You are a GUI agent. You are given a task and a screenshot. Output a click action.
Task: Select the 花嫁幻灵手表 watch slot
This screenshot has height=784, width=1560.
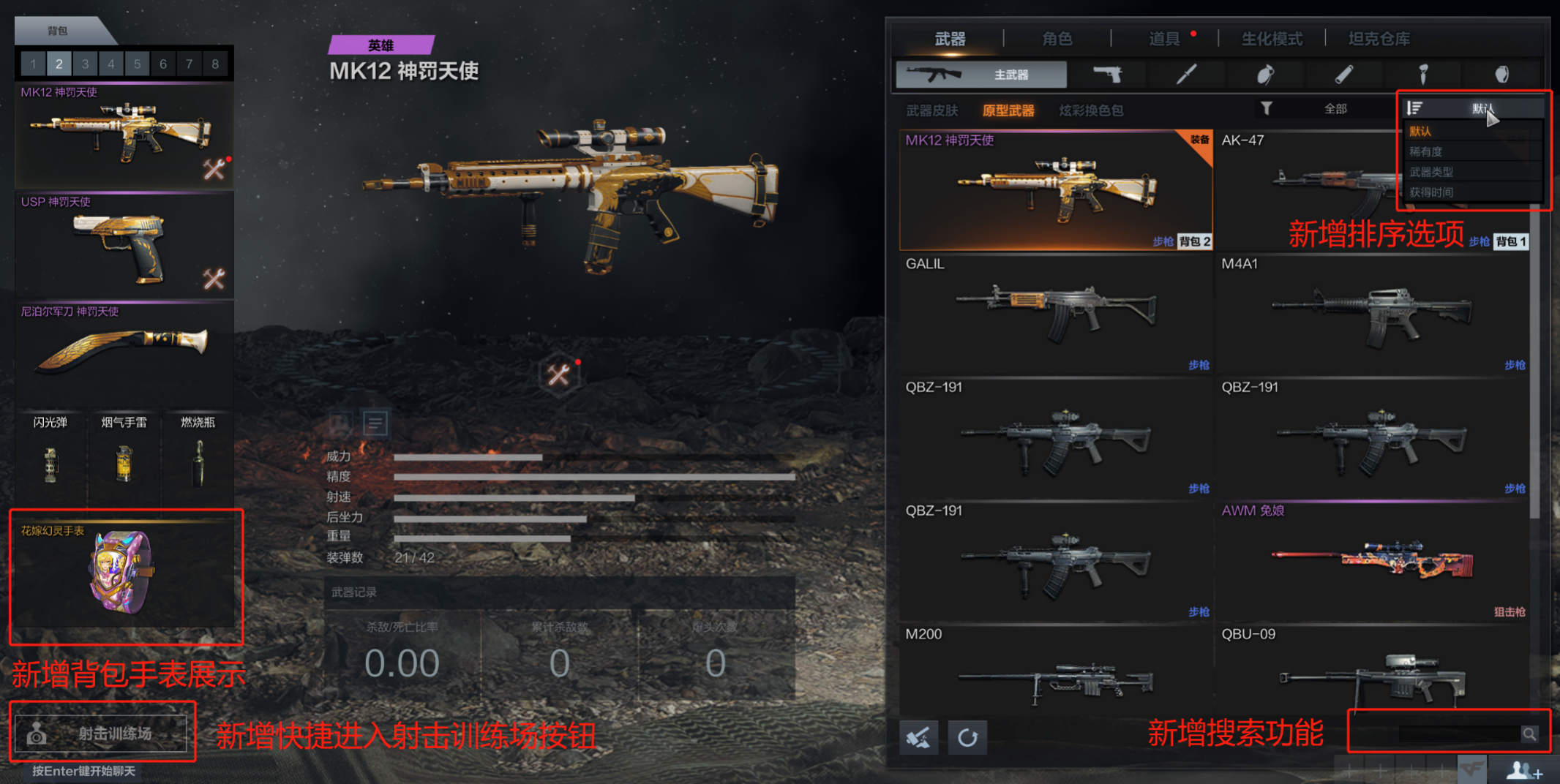(124, 573)
